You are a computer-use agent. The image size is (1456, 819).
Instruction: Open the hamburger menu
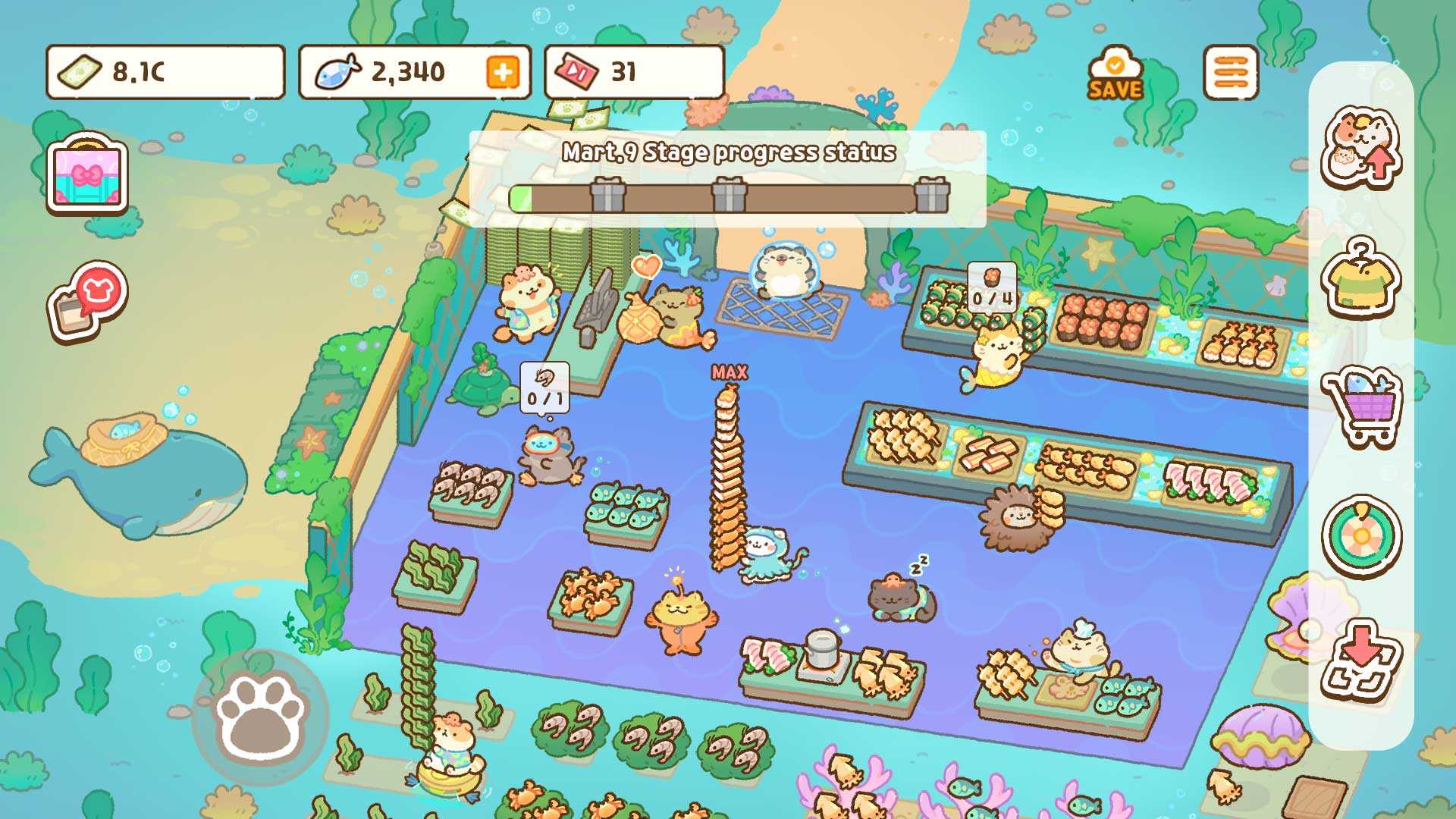point(1230,73)
